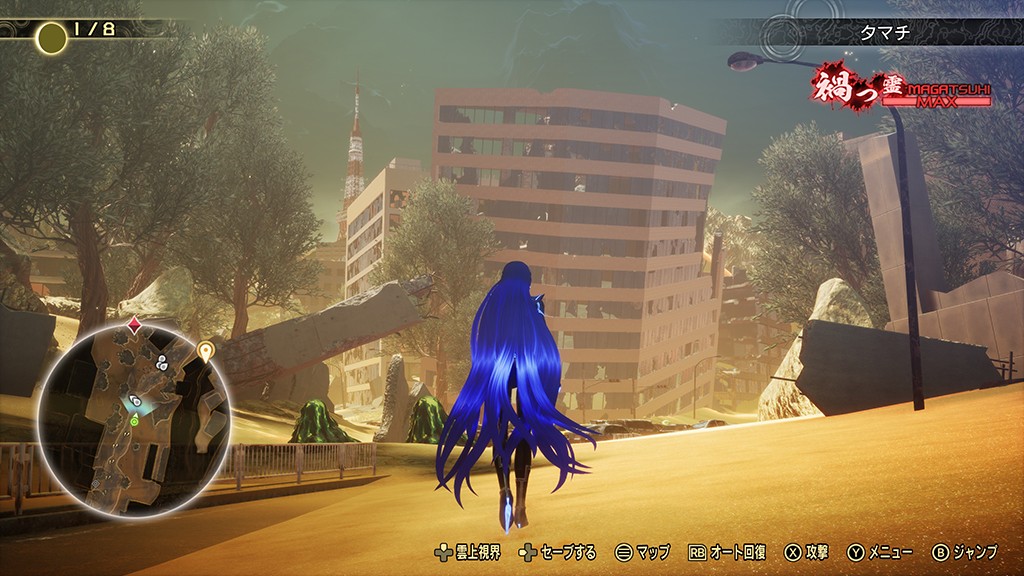Select the yellow pin marker on minimap

click(206, 350)
